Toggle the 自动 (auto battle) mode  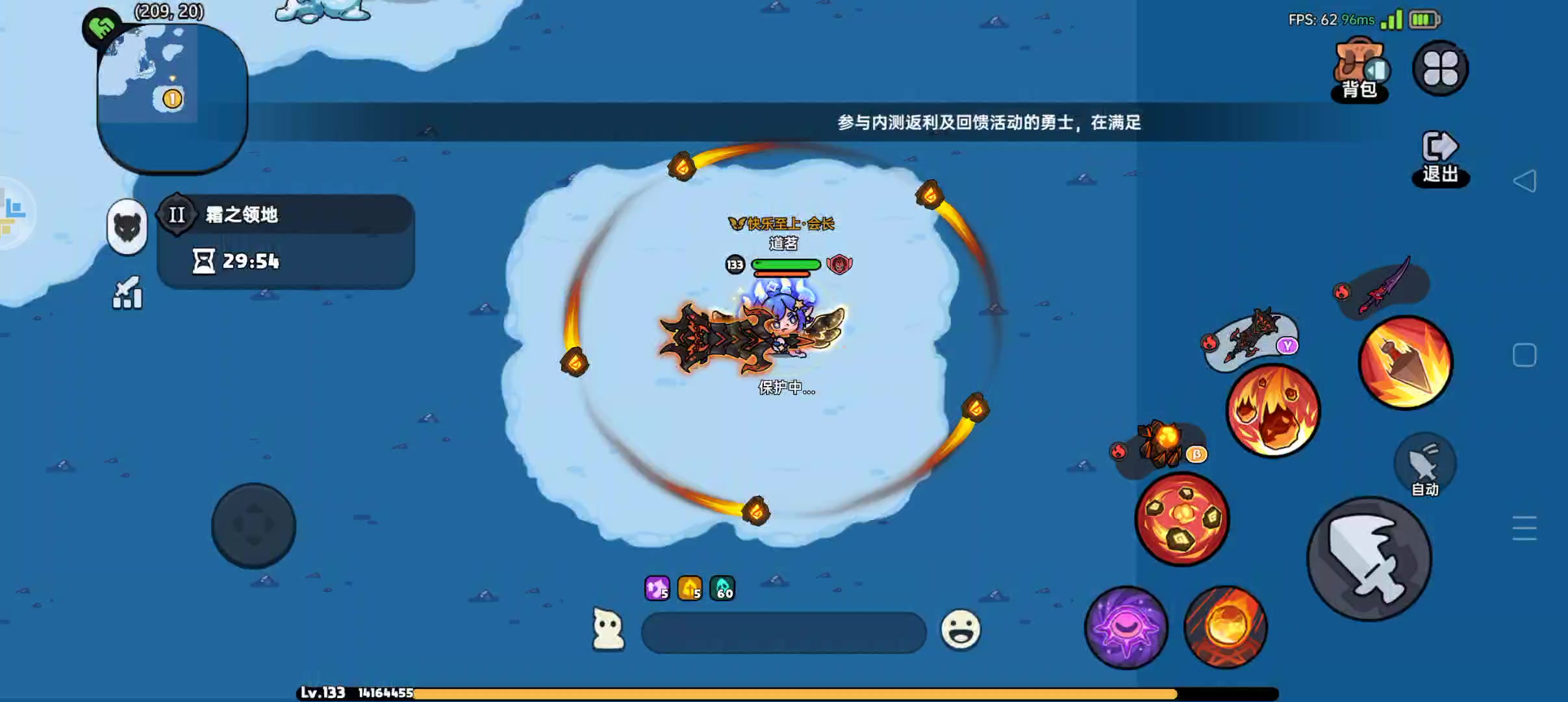(x=1426, y=463)
